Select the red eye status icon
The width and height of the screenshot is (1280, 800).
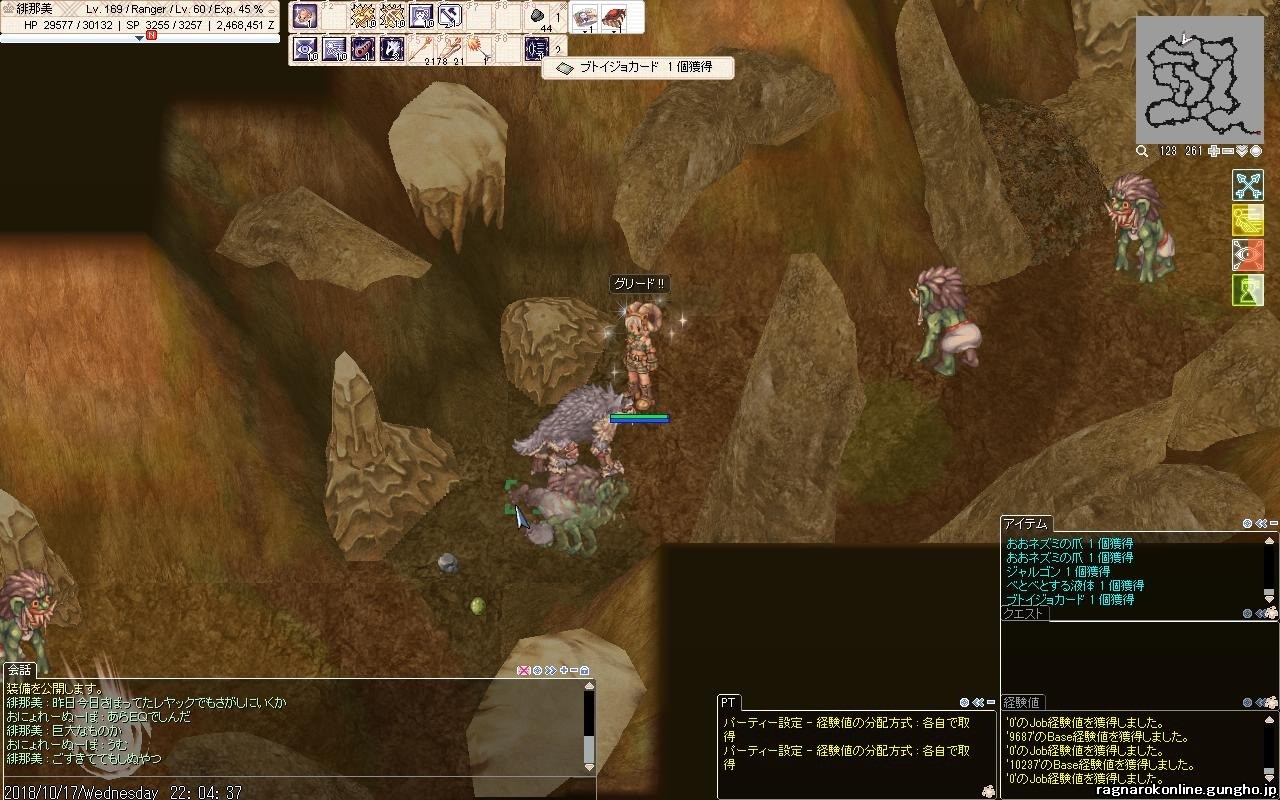1247,255
